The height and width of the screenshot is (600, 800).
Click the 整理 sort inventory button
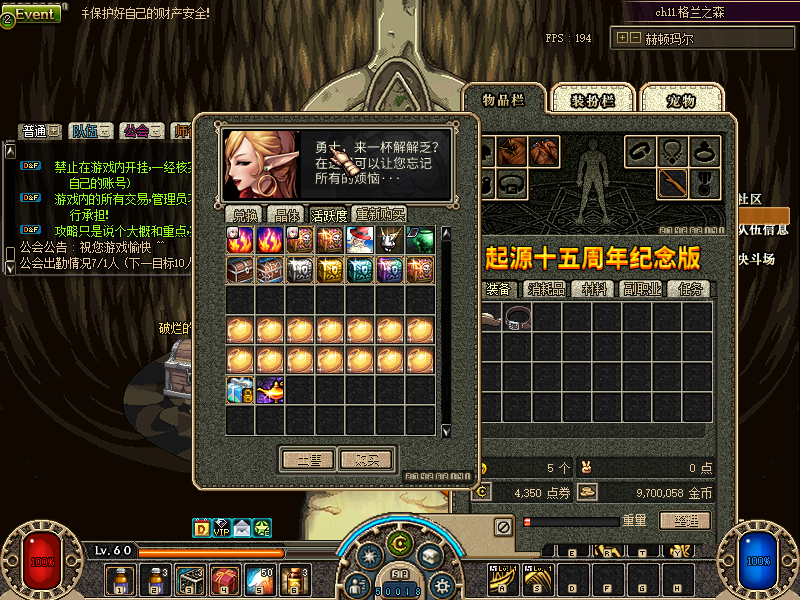click(685, 521)
